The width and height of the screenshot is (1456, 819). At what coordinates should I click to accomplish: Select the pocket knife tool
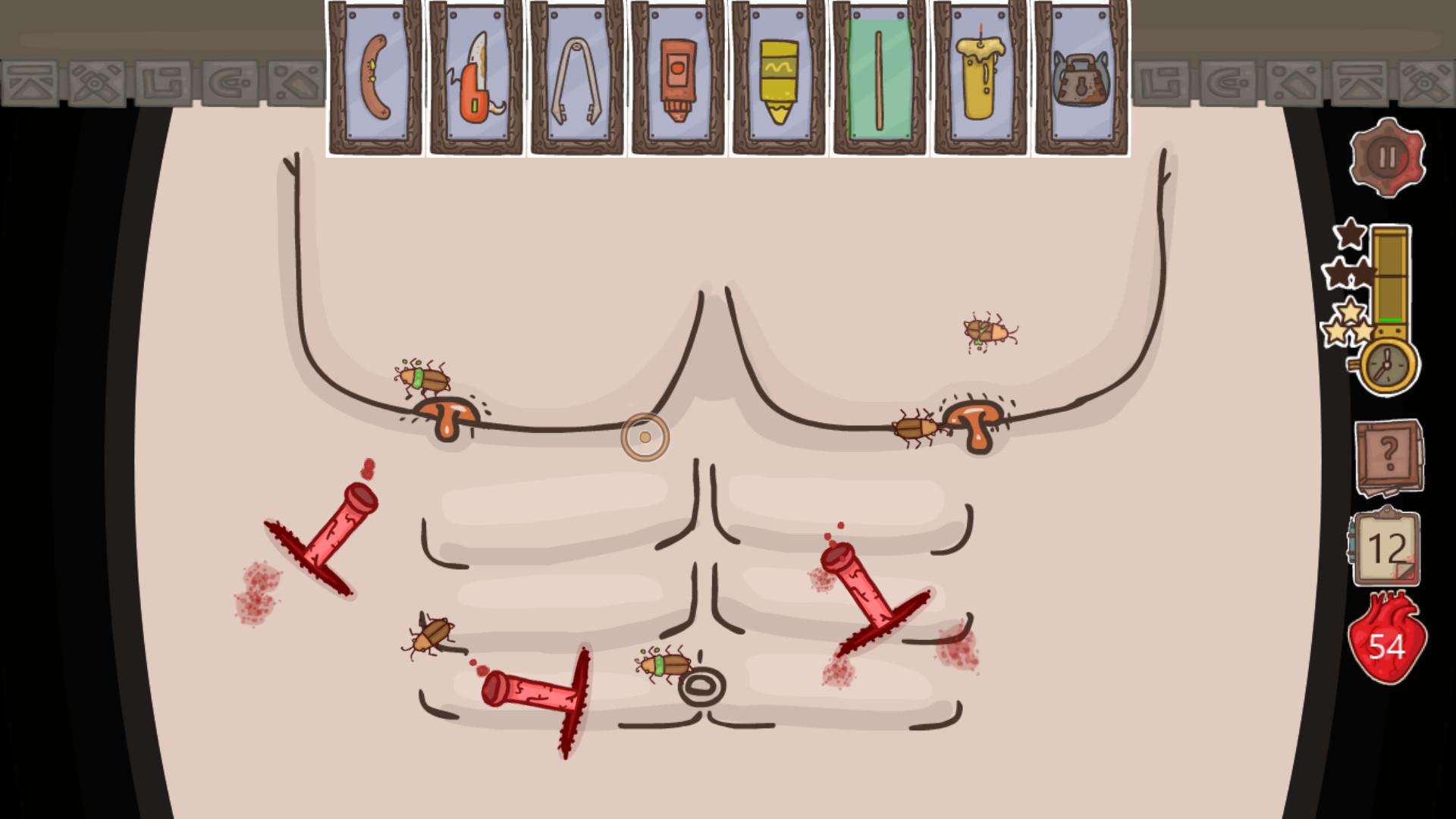pos(475,76)
